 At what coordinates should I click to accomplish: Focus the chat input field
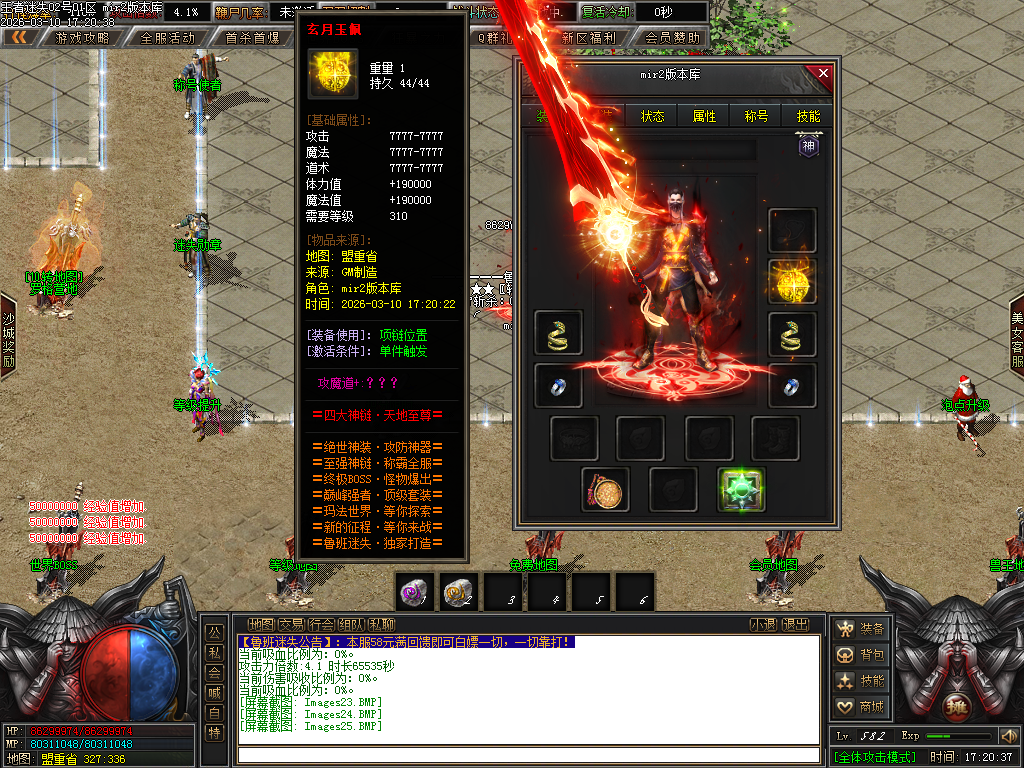pyautogui.click(x=530, y=755)
